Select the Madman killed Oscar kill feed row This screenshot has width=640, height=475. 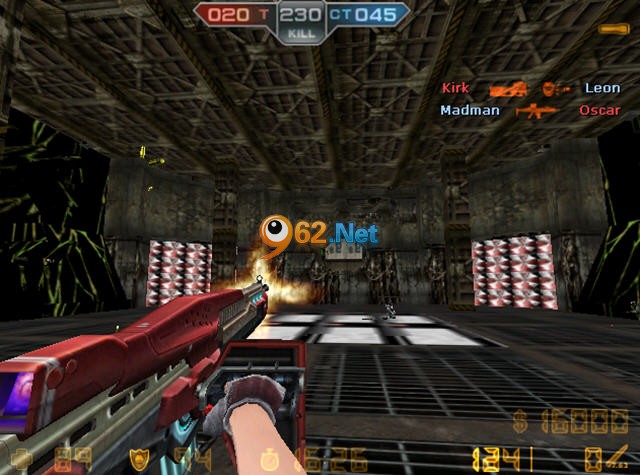(x=530, y=110)
